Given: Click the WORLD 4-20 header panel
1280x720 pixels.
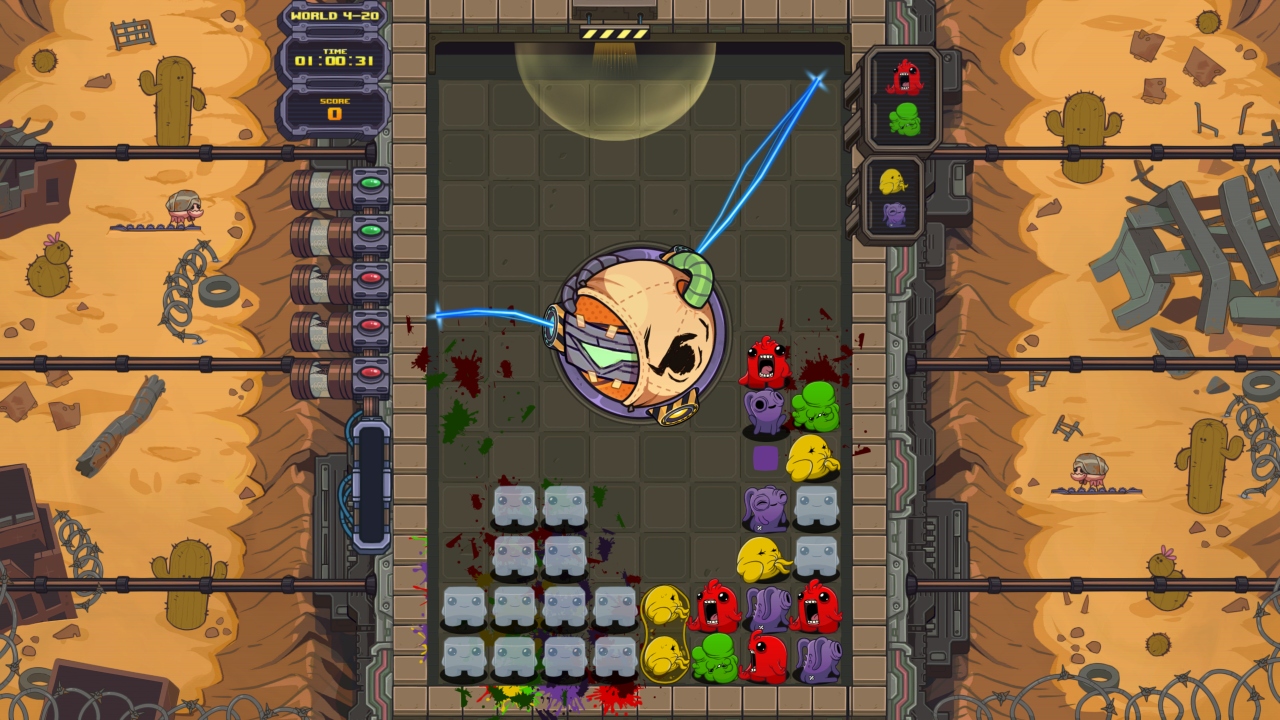Looking at the screenshot, I should click(336, 15).
